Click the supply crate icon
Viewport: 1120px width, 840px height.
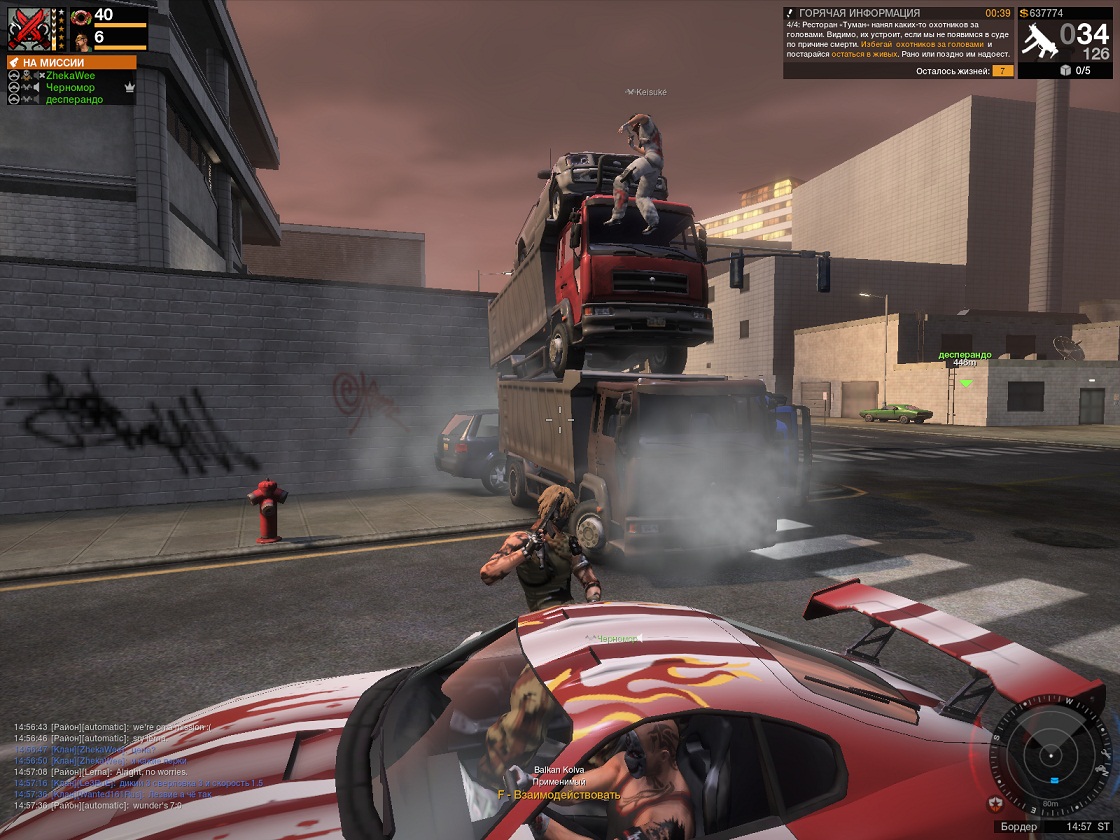[1066, 70]
